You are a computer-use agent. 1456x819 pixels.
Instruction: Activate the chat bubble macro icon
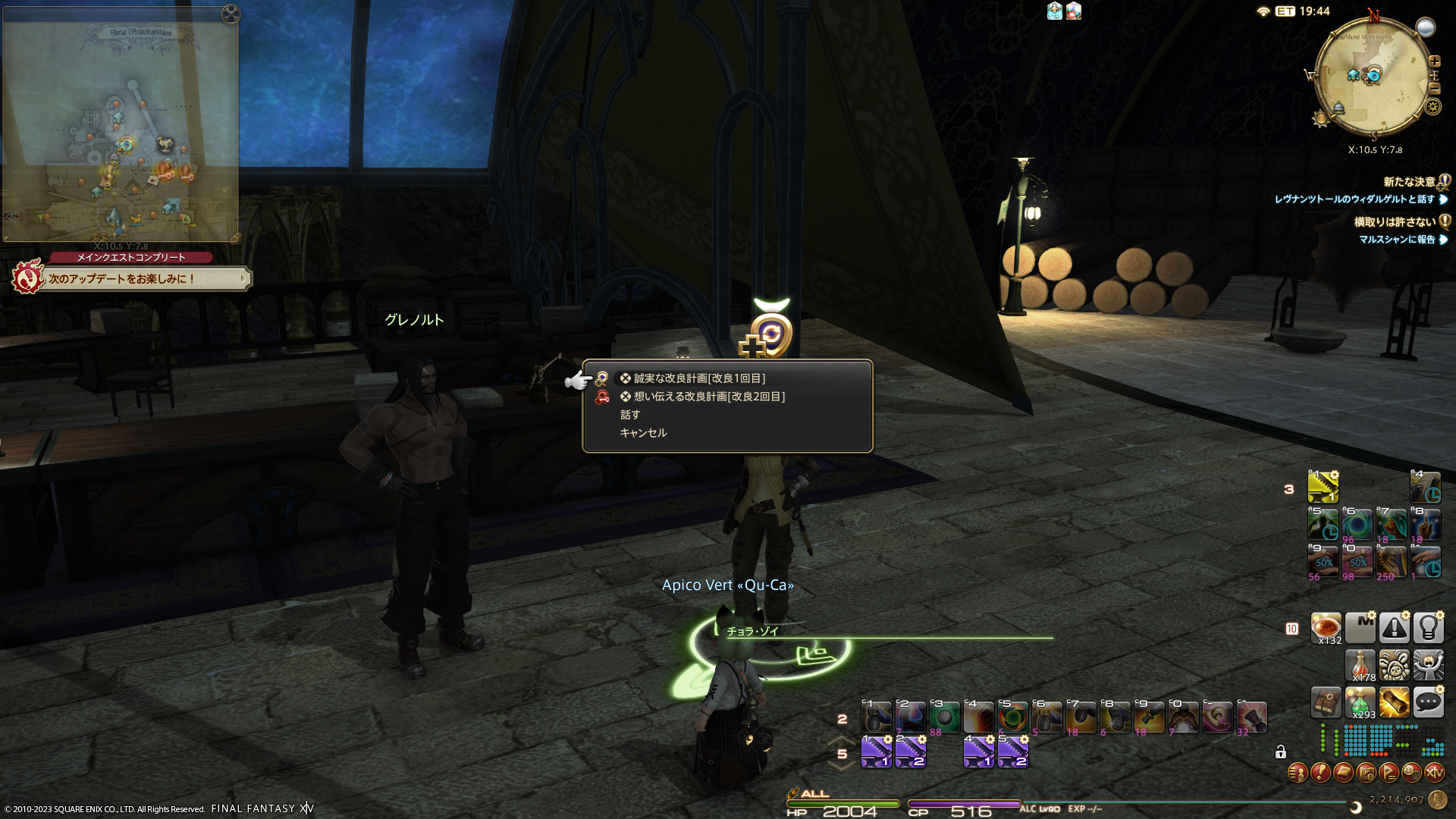[x=1428, y=703]
